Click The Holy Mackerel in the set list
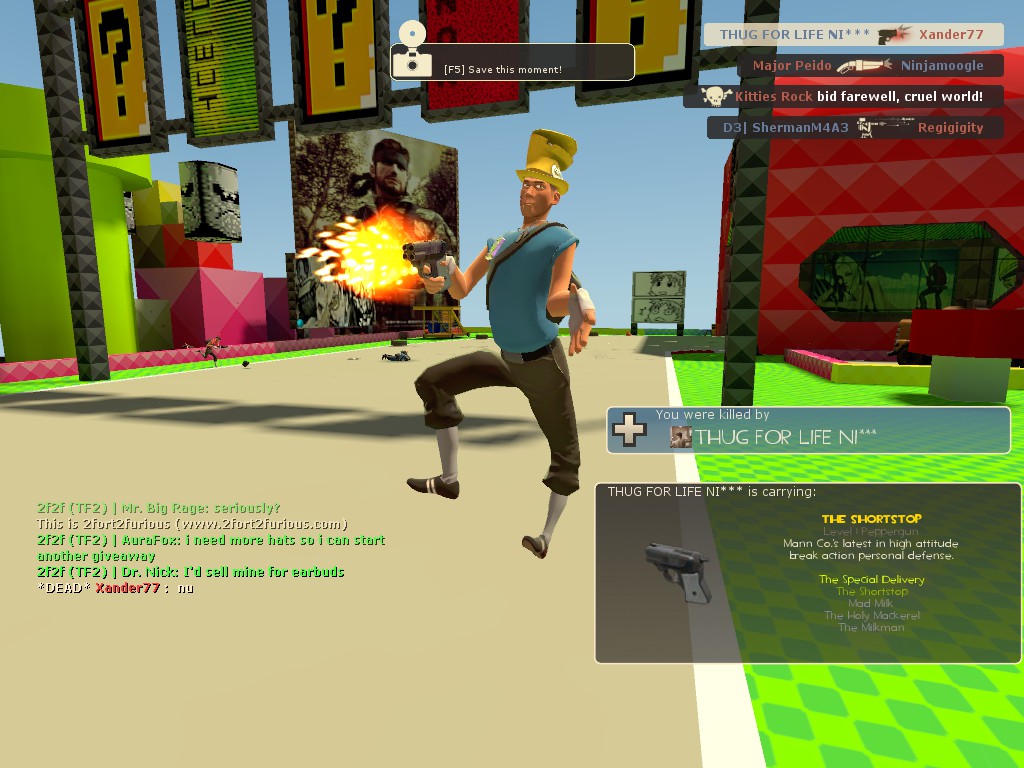1024x768 pixels. click(x=871, y=616)
